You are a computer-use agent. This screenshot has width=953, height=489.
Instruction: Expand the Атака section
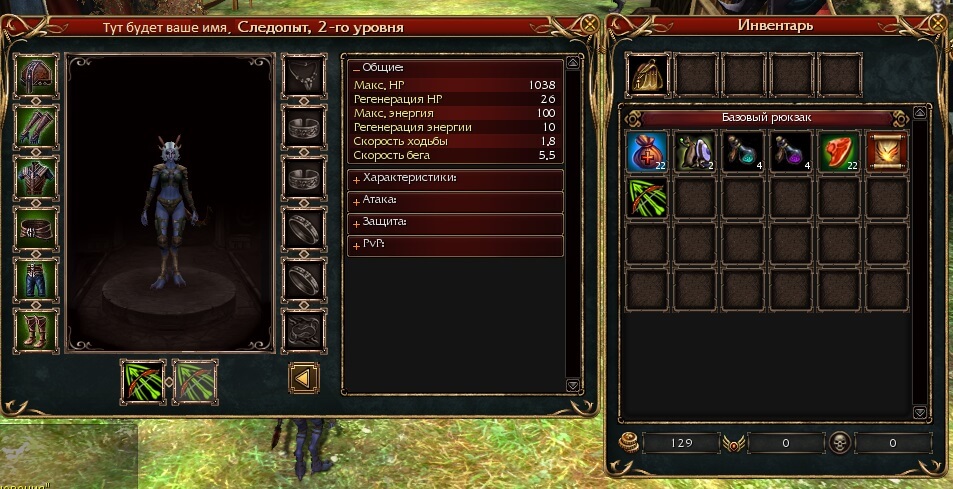(x=356, y=200)
